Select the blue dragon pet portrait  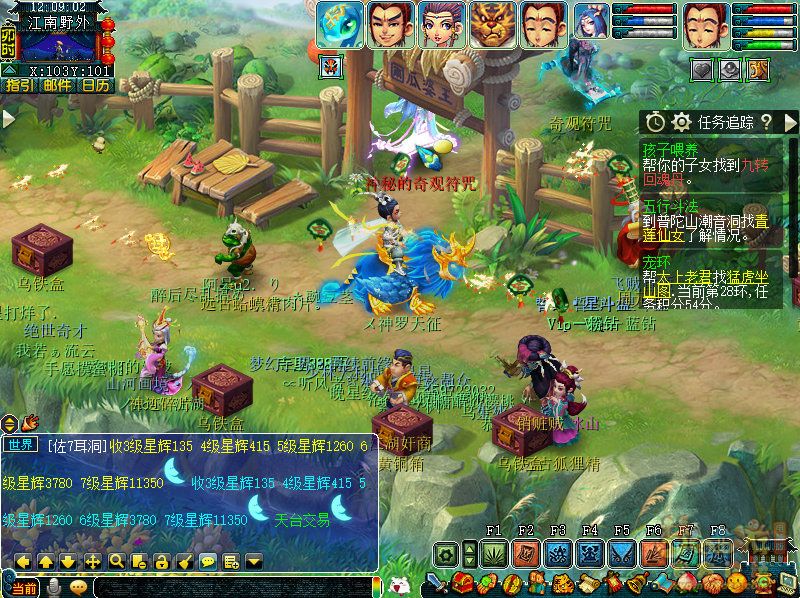[340, 25]
